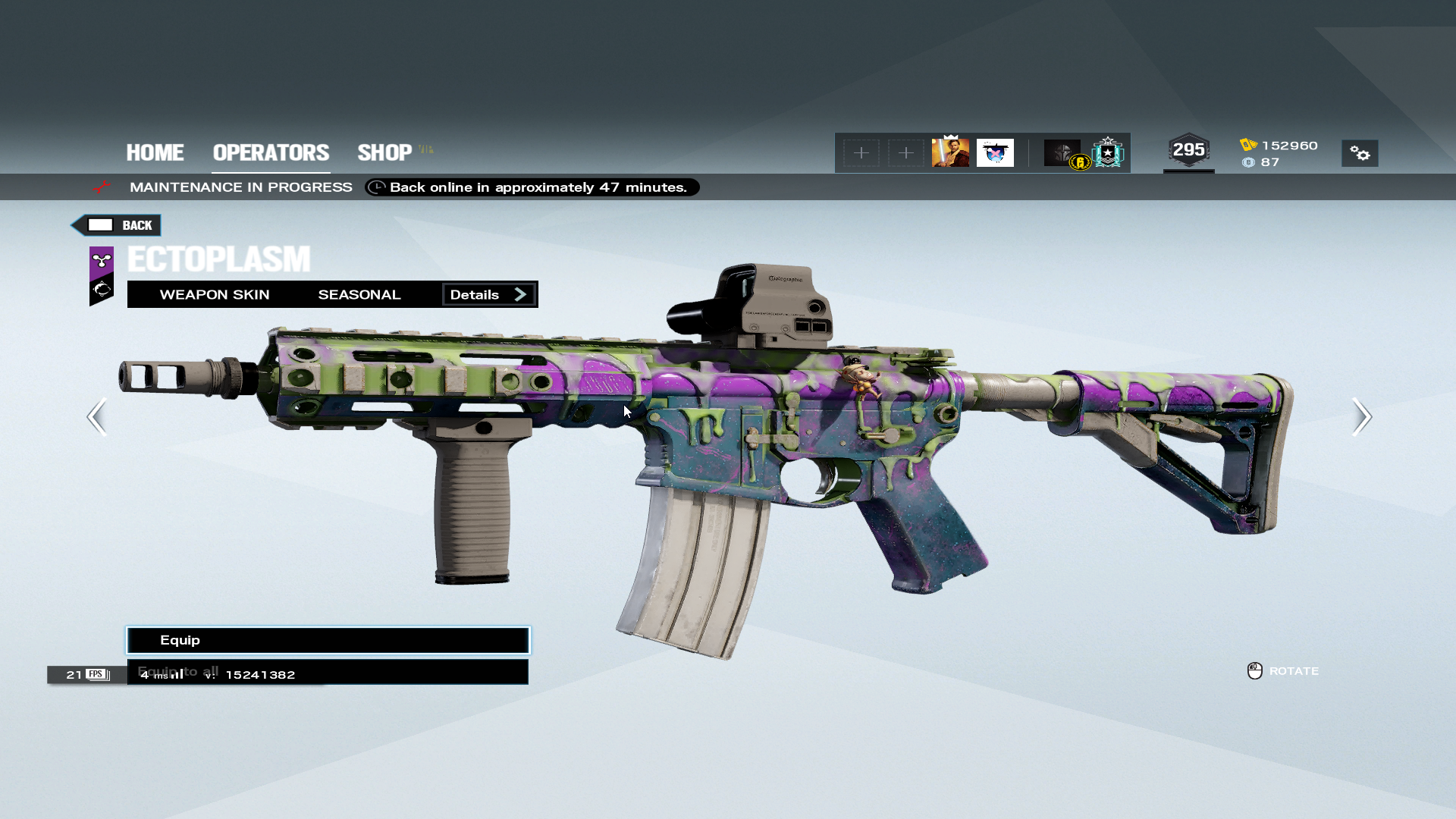Switch to the SHOP tab

(385, 152)
